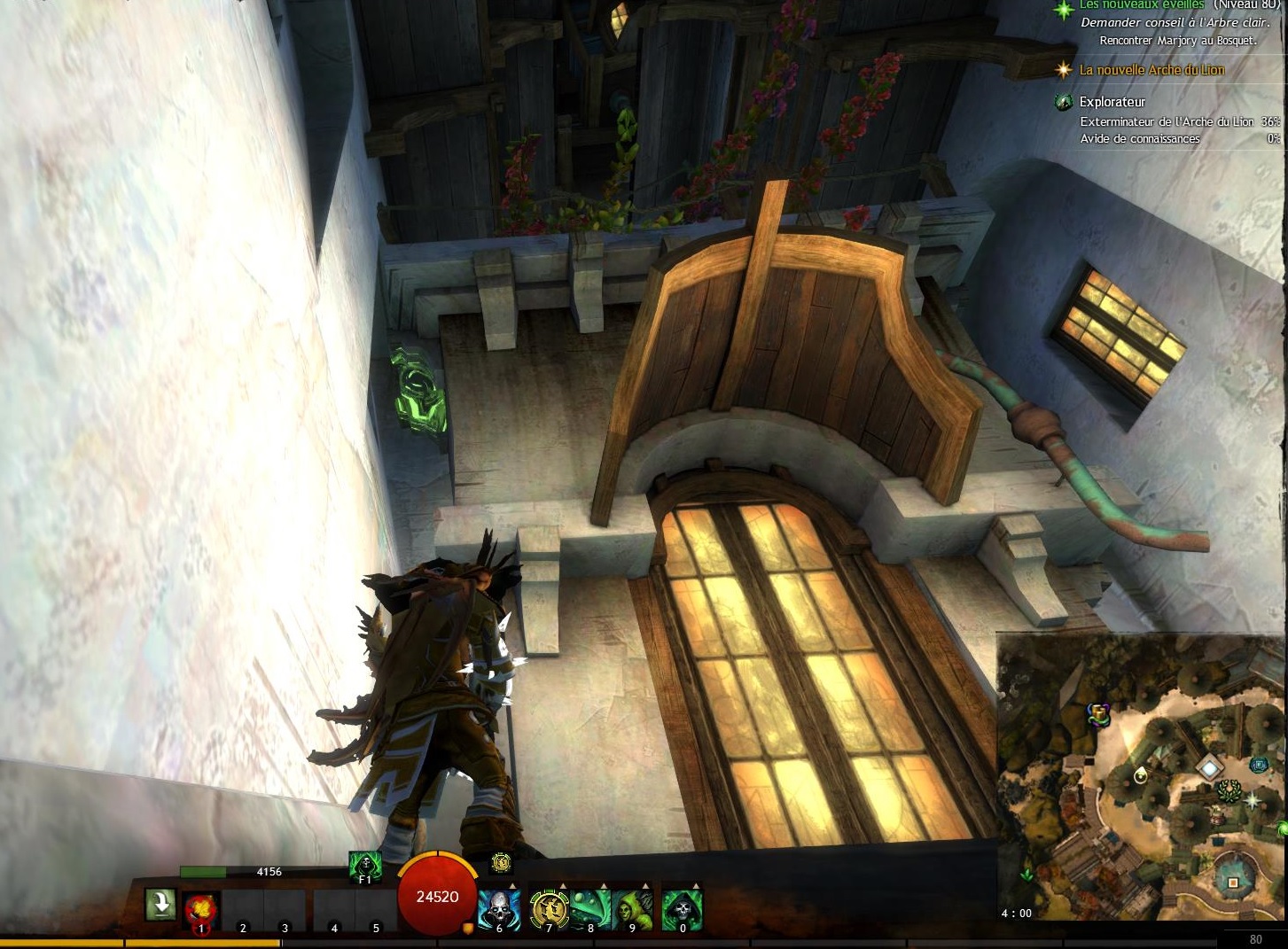
Task: Activate the hooded skull elite skill
Action: tap(682, 908)
